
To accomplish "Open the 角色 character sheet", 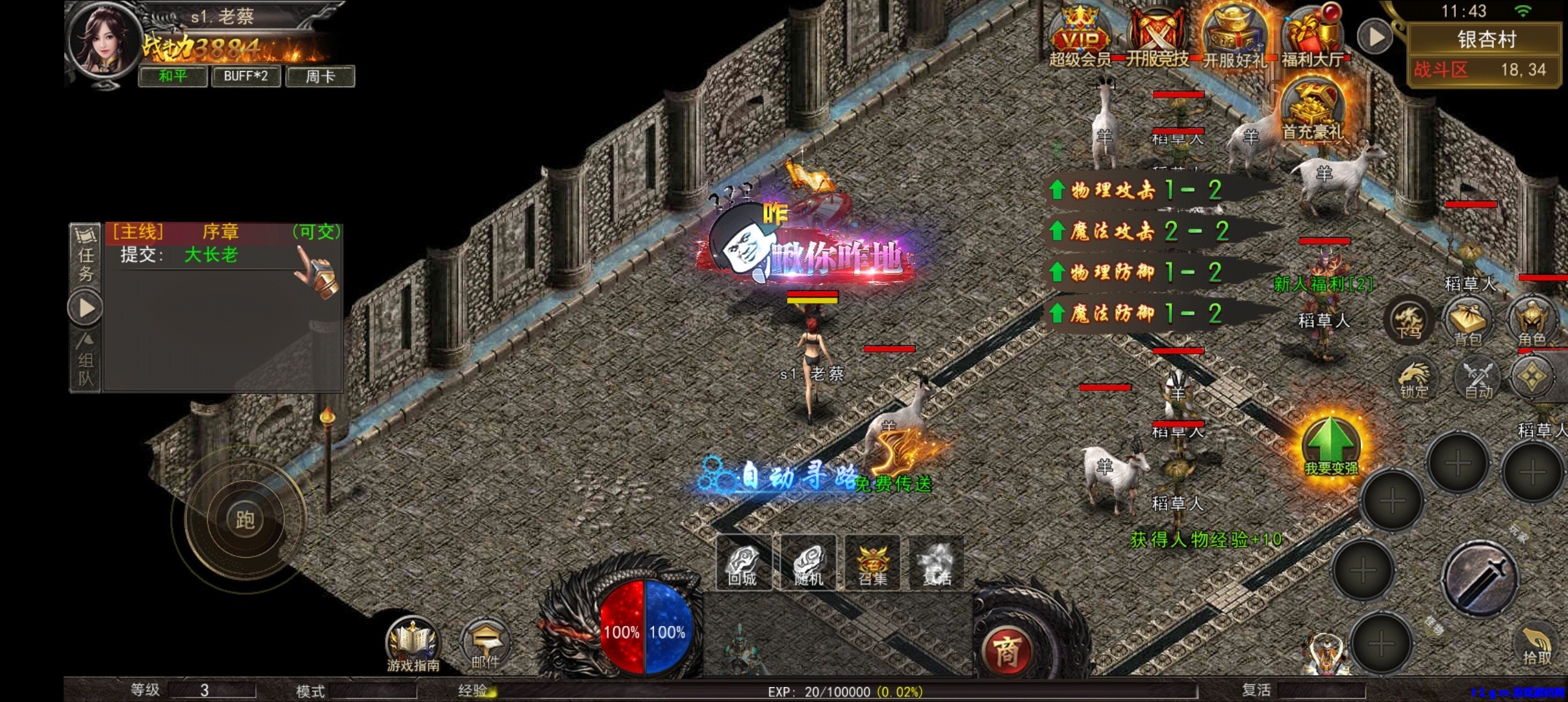I will point(1532,322).
